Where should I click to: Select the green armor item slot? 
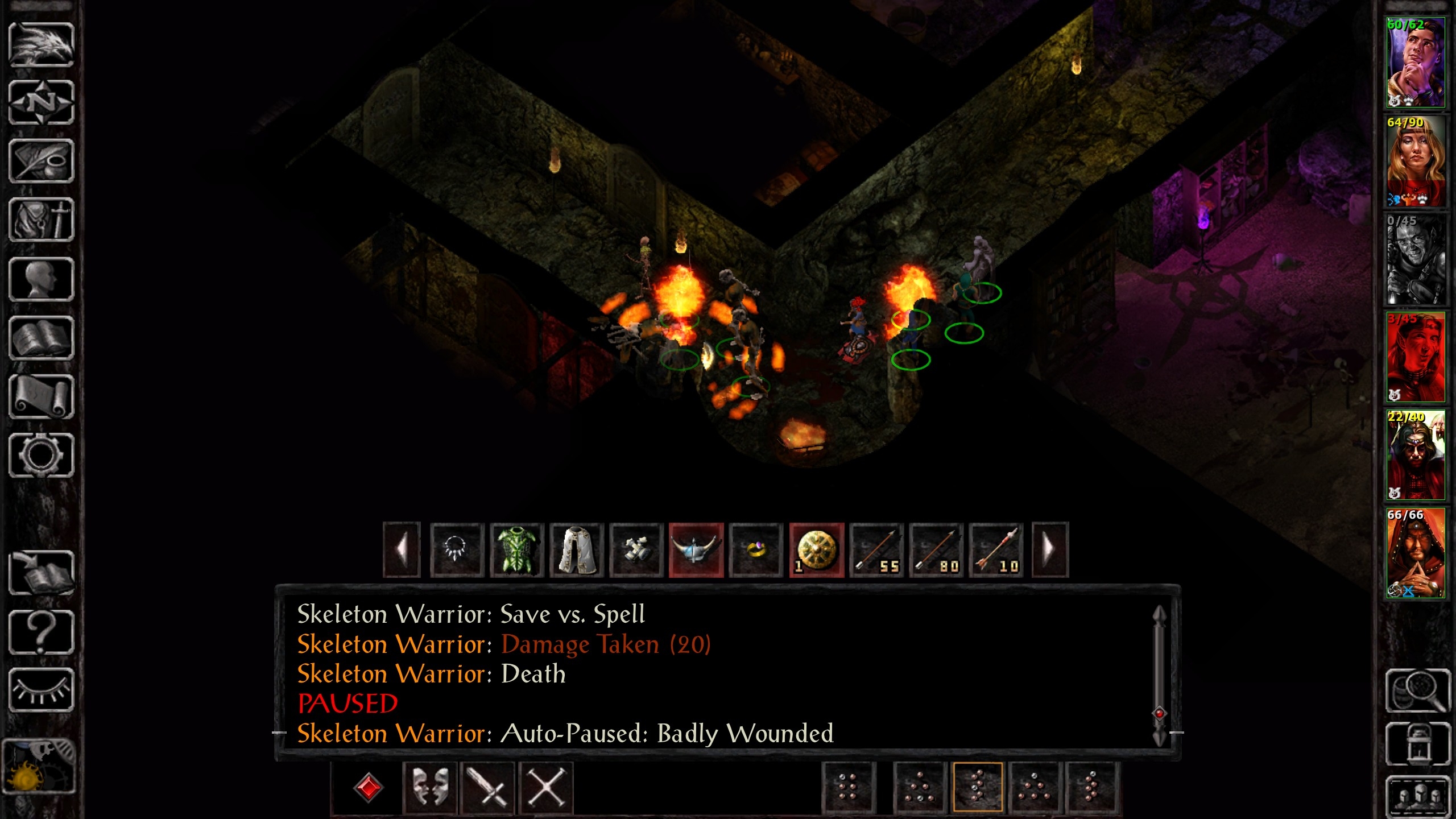tap(517, 550)
